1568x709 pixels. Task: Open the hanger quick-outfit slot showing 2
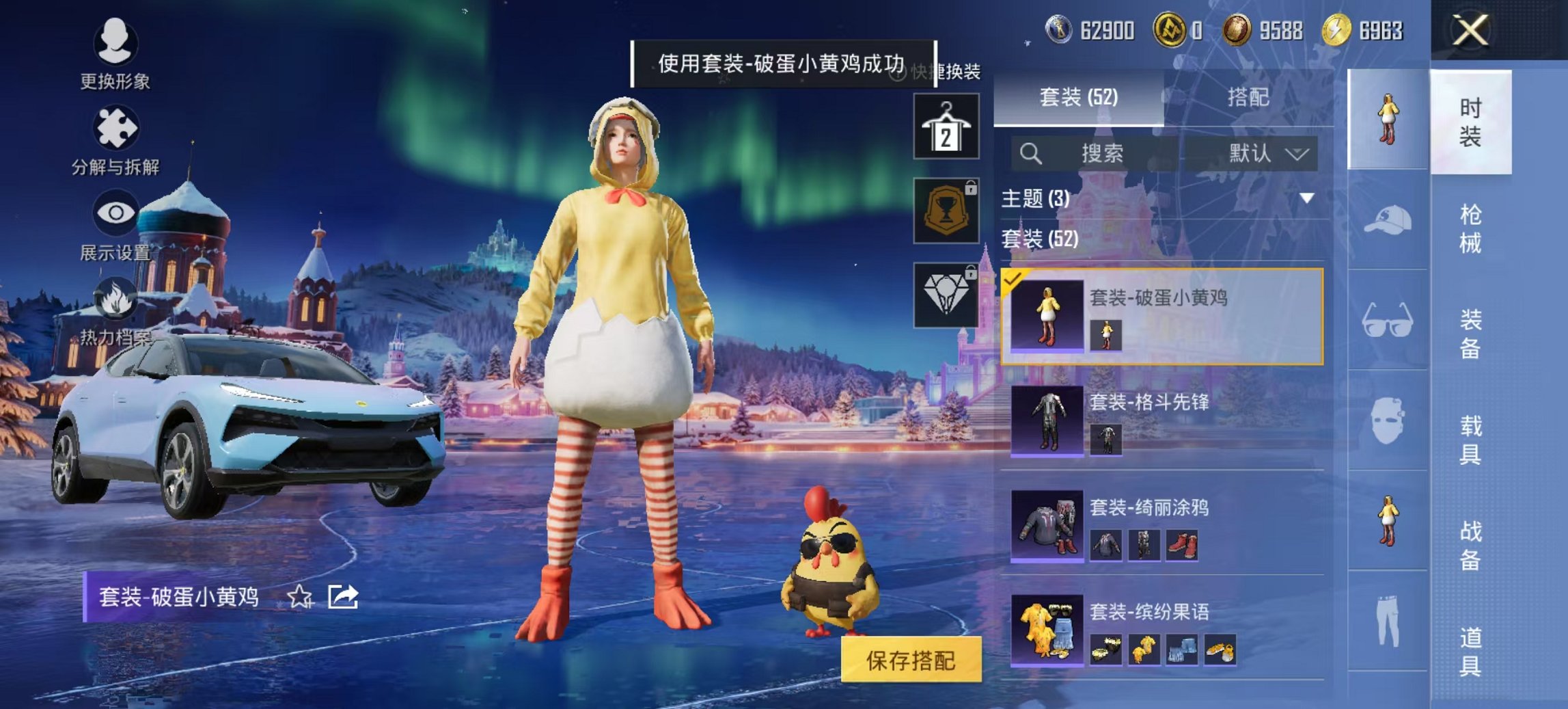pyautogui.click(x=950, y=126)
